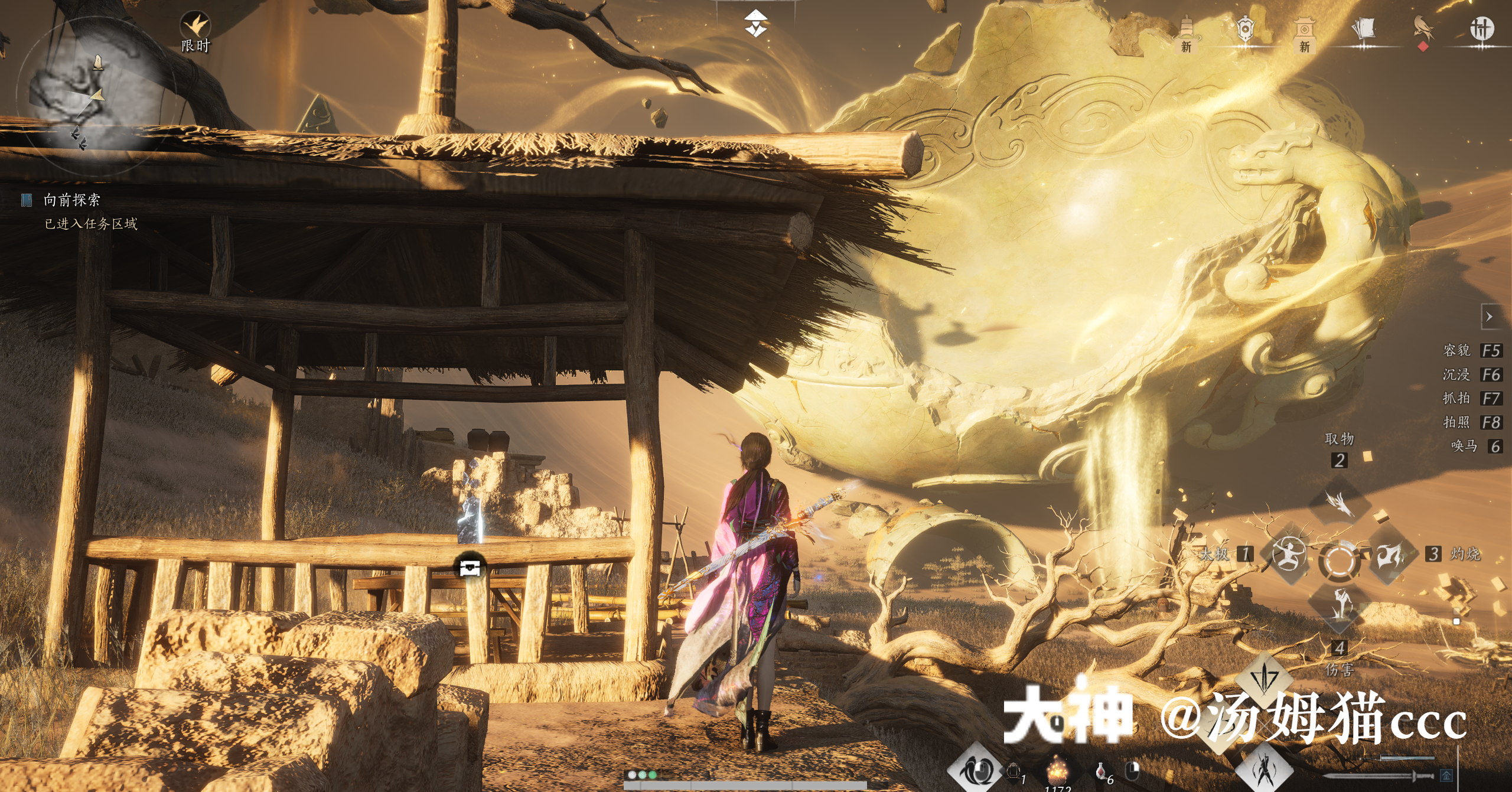This screenshot has height=792, width=1512.
Task: Open the limited-time event bird icon
Action: (x=195, y=27)
